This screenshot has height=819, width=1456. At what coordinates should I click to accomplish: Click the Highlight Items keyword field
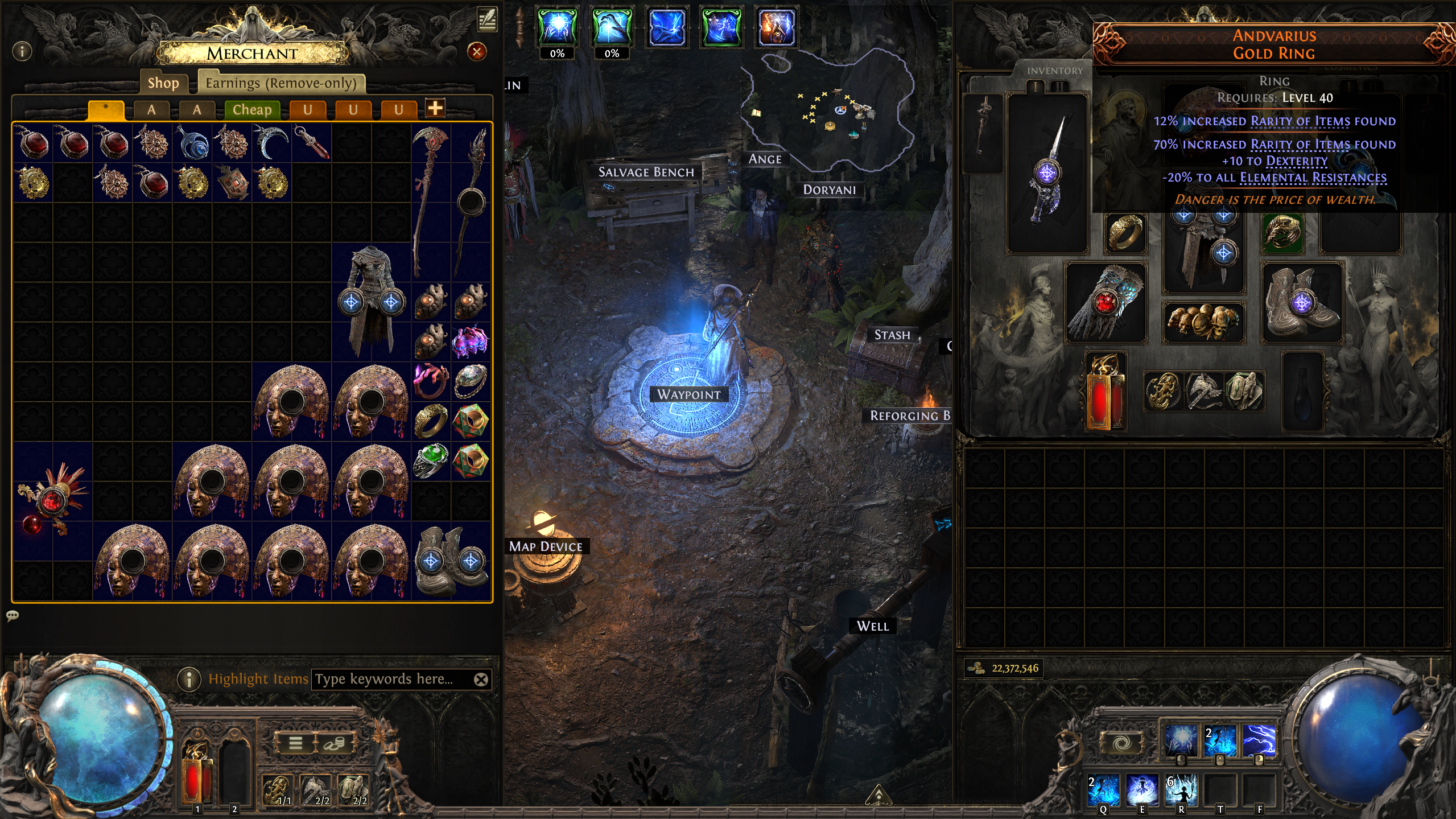pos(393,679)
